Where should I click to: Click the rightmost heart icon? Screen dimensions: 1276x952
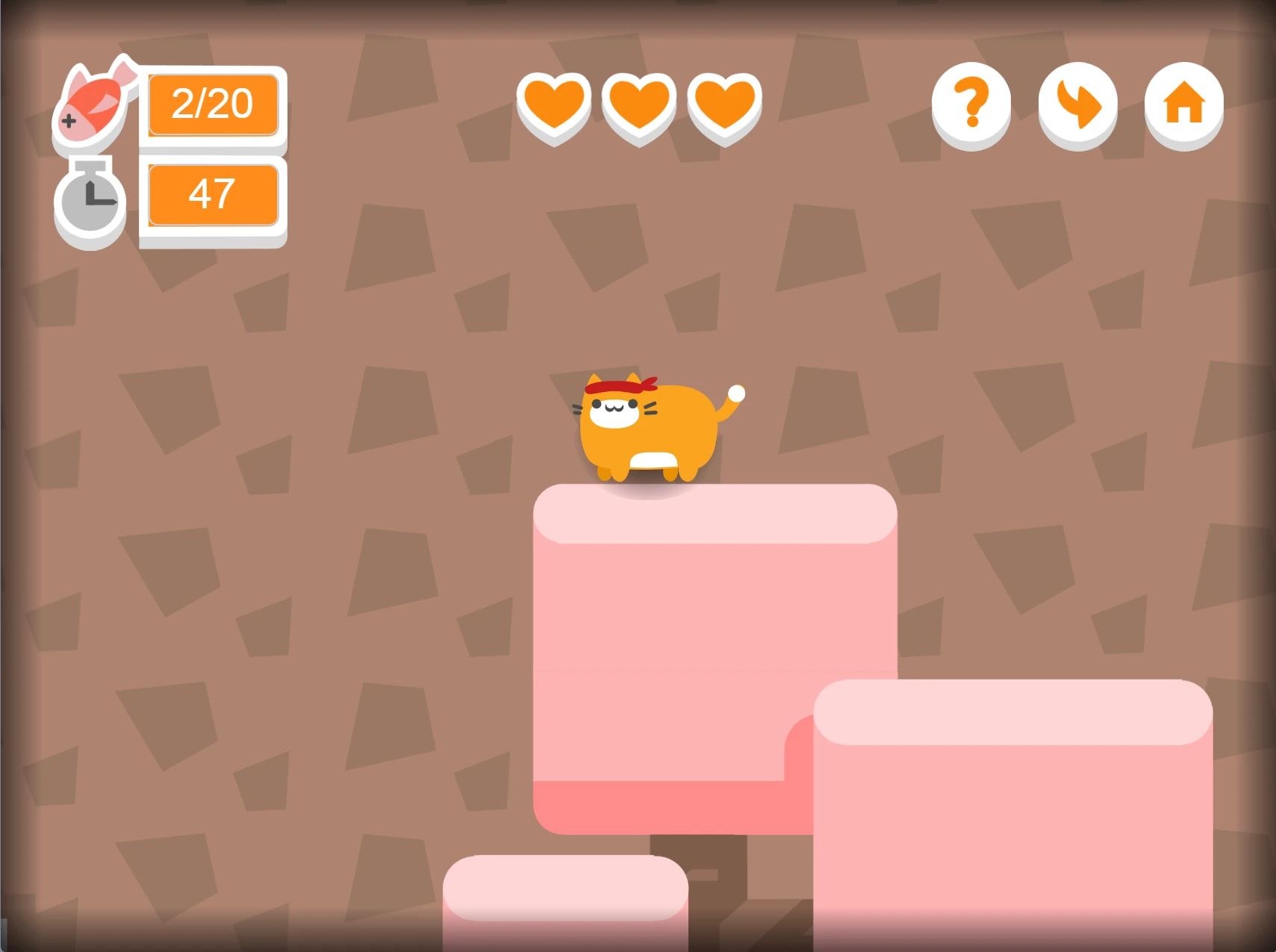pos(724,107)
